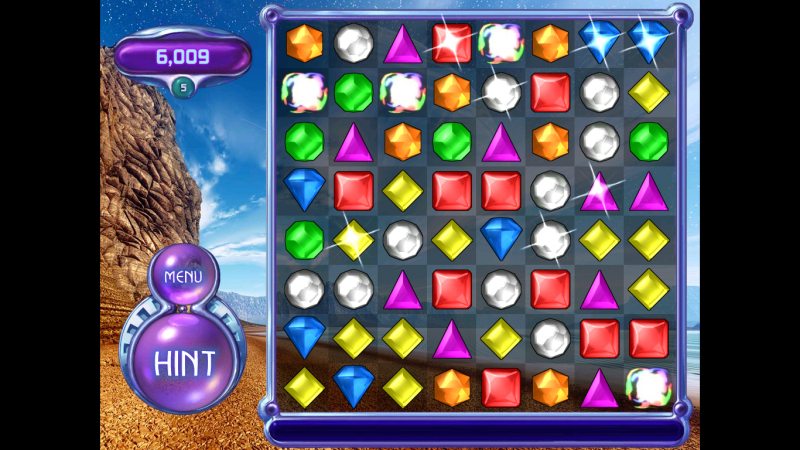This screenshot has width=800, height=450.
Task: Use the purple HINT orb button
Action: coord(184,361)
